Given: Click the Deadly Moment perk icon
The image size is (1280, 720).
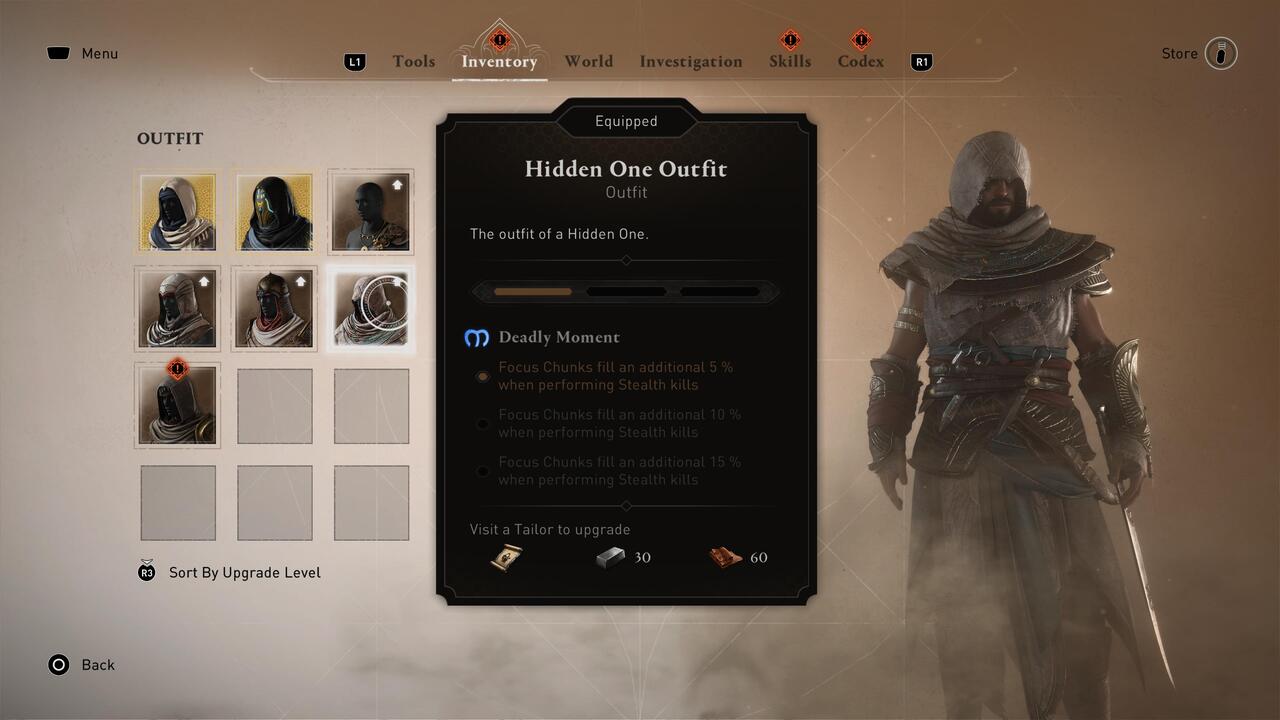Looking at the screenshot, I should pyautogui.click(x=477, y=338).
